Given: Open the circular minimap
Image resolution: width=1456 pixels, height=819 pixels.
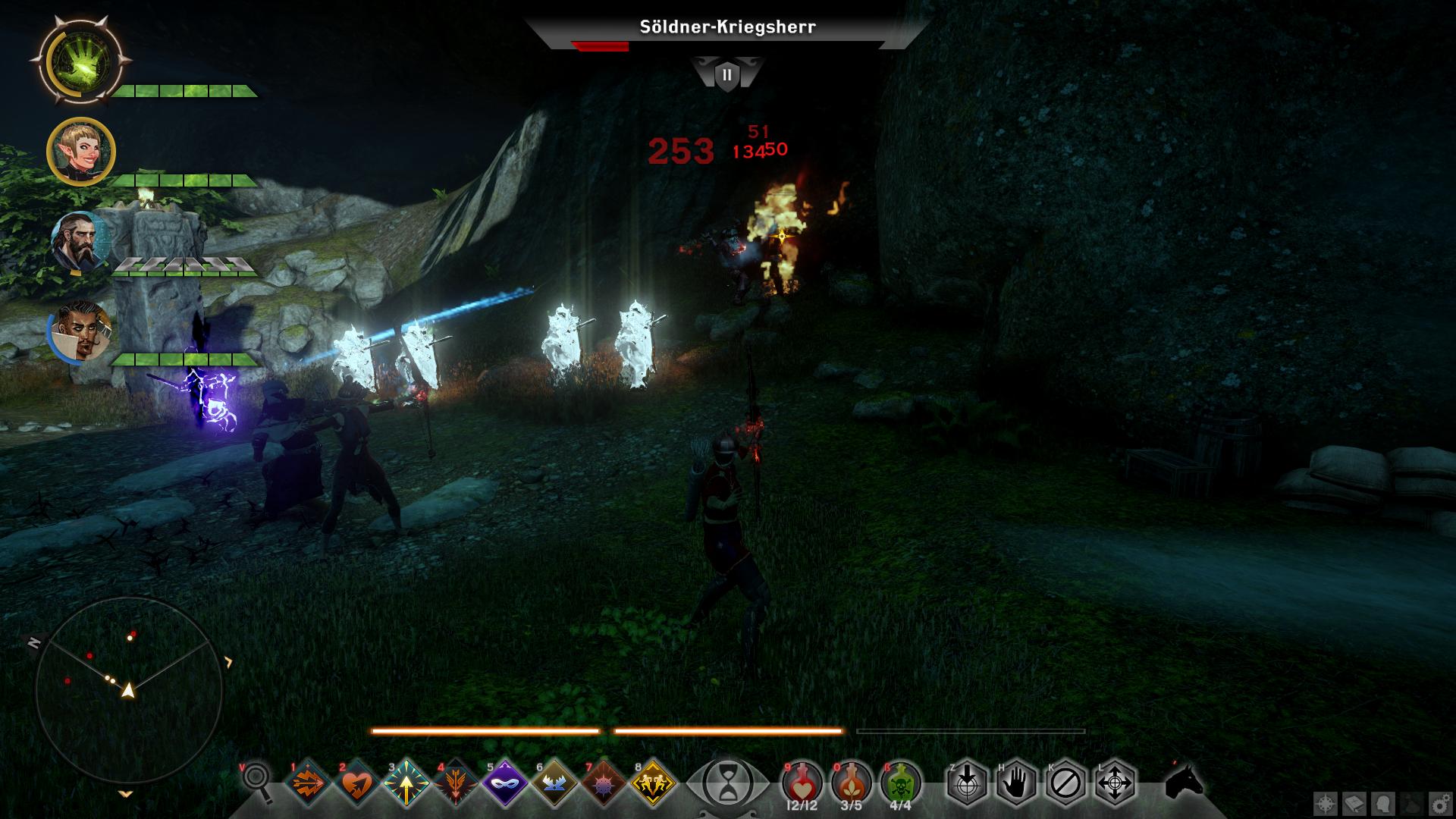Looking at the screenshot, I should pyautogui.click(x=129, y=689).
